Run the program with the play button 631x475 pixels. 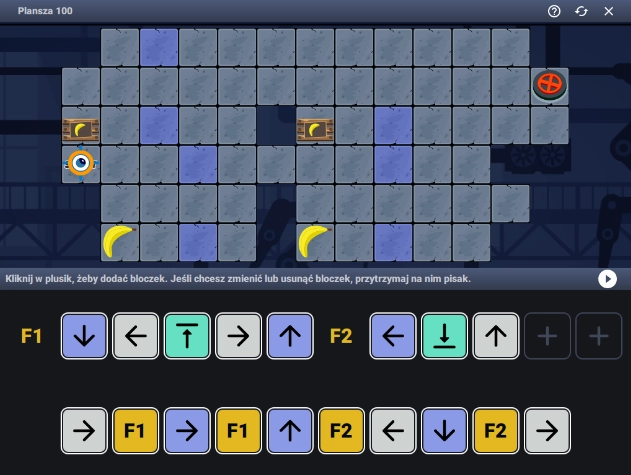point(607,279)
